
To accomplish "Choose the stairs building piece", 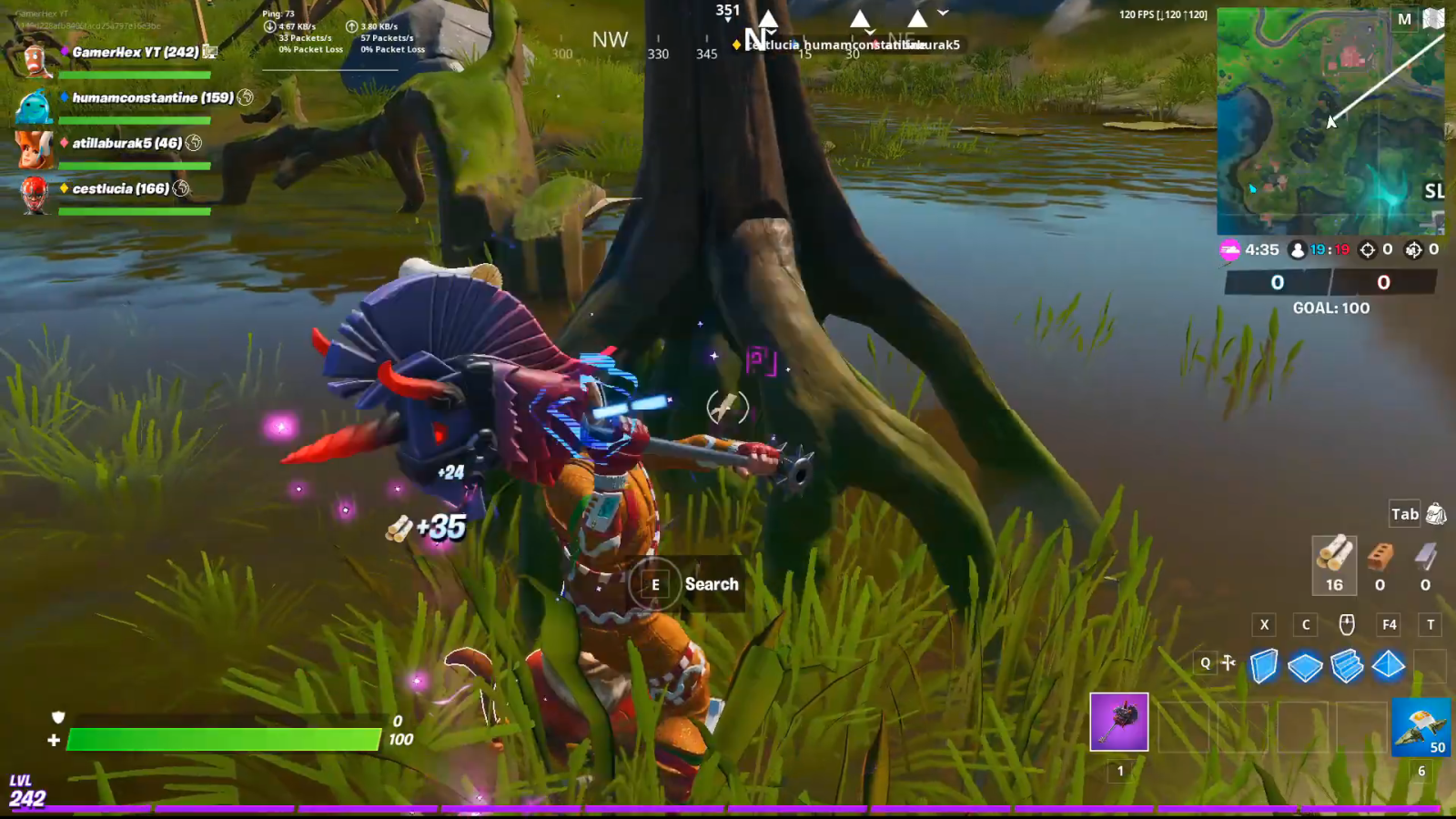I will [1347, 666].
